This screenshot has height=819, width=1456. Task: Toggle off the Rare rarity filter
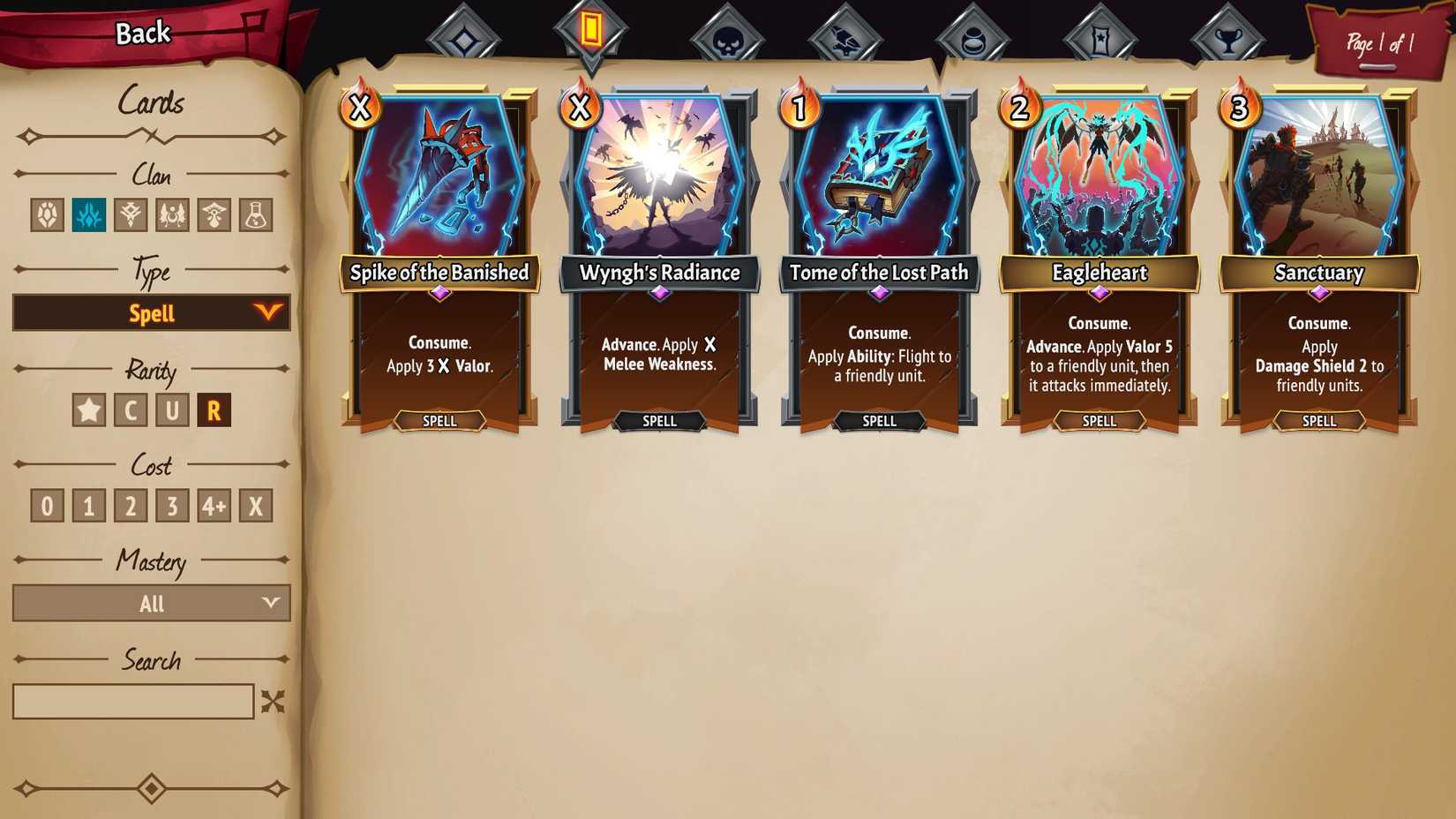pyautogui.click(x=213, y=409)
